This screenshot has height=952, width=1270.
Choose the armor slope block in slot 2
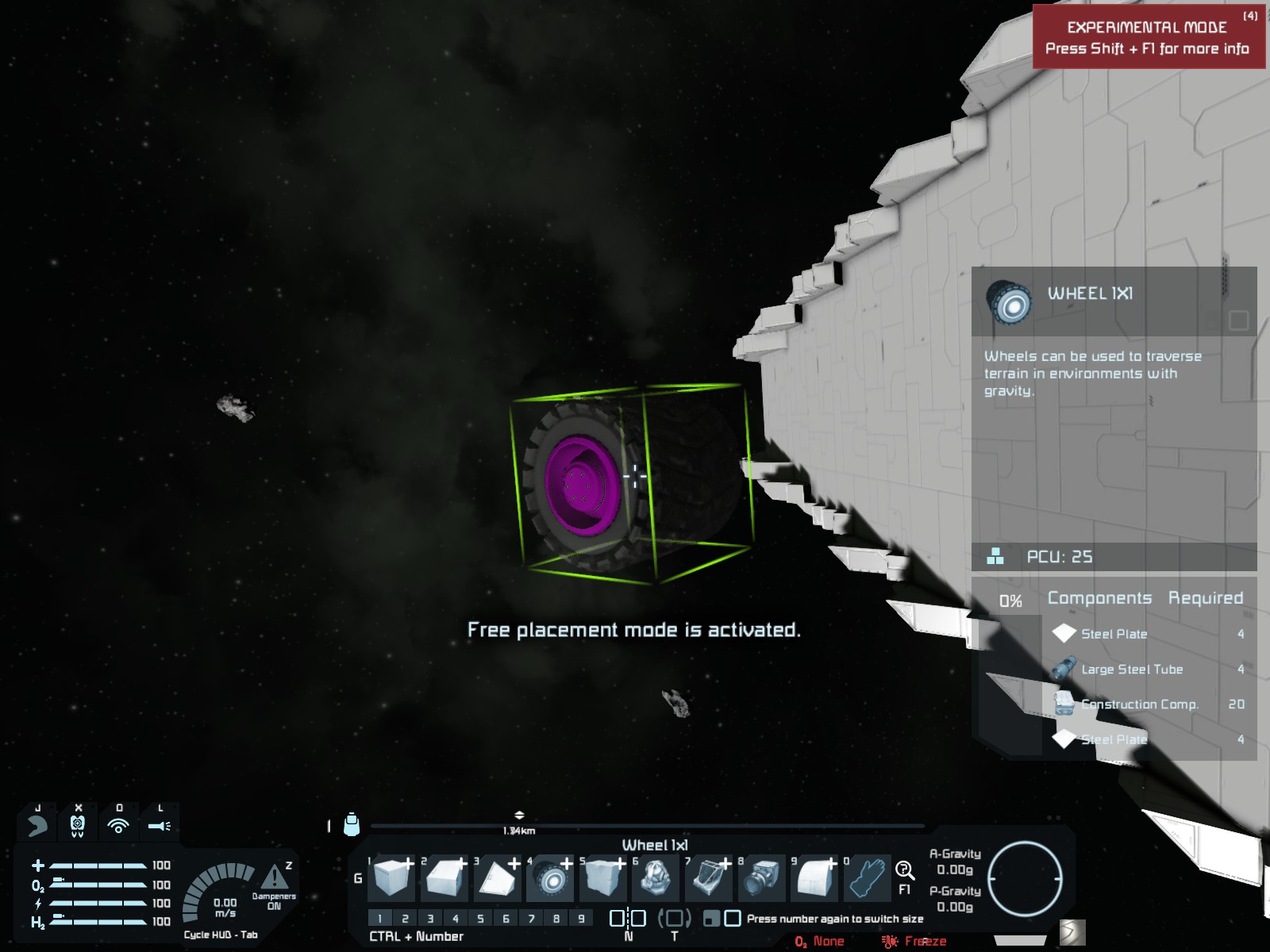coord(444,878)
